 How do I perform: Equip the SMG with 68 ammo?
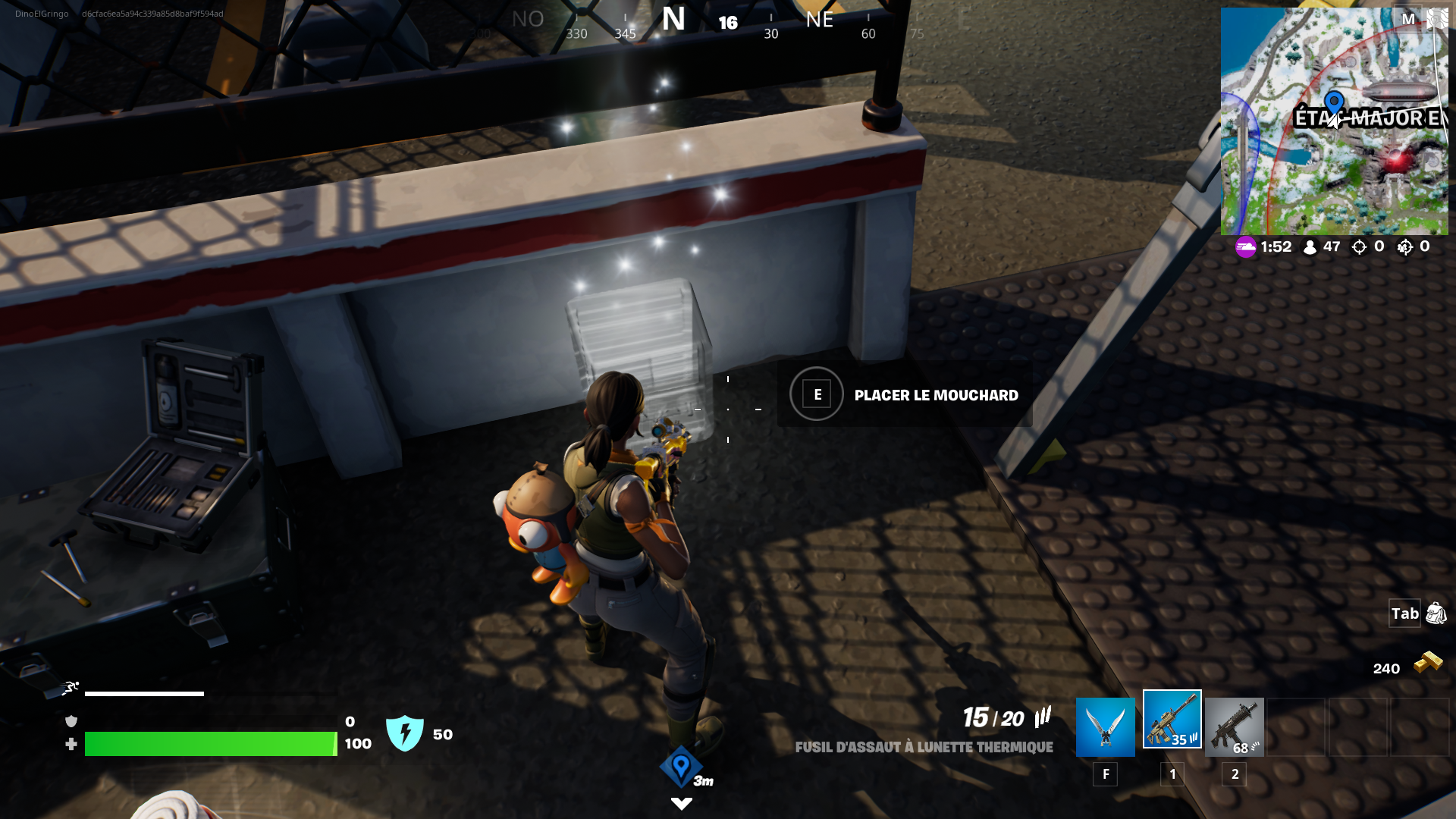pyautogui.click(x=1235, y=726)
